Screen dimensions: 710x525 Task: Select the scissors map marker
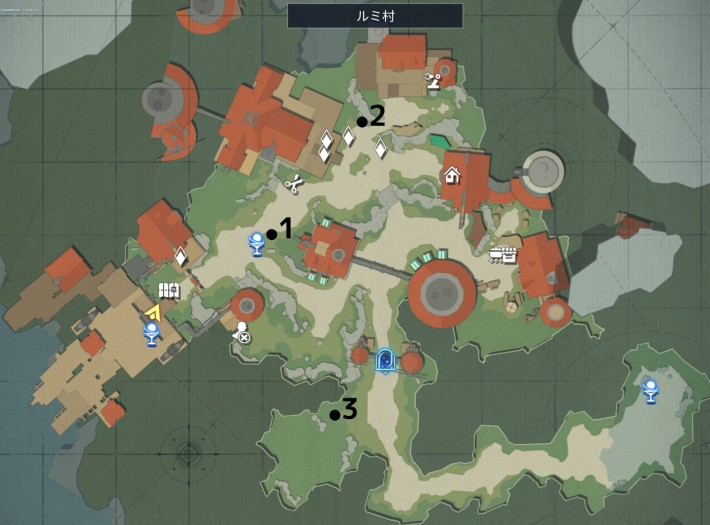[295, 184]
